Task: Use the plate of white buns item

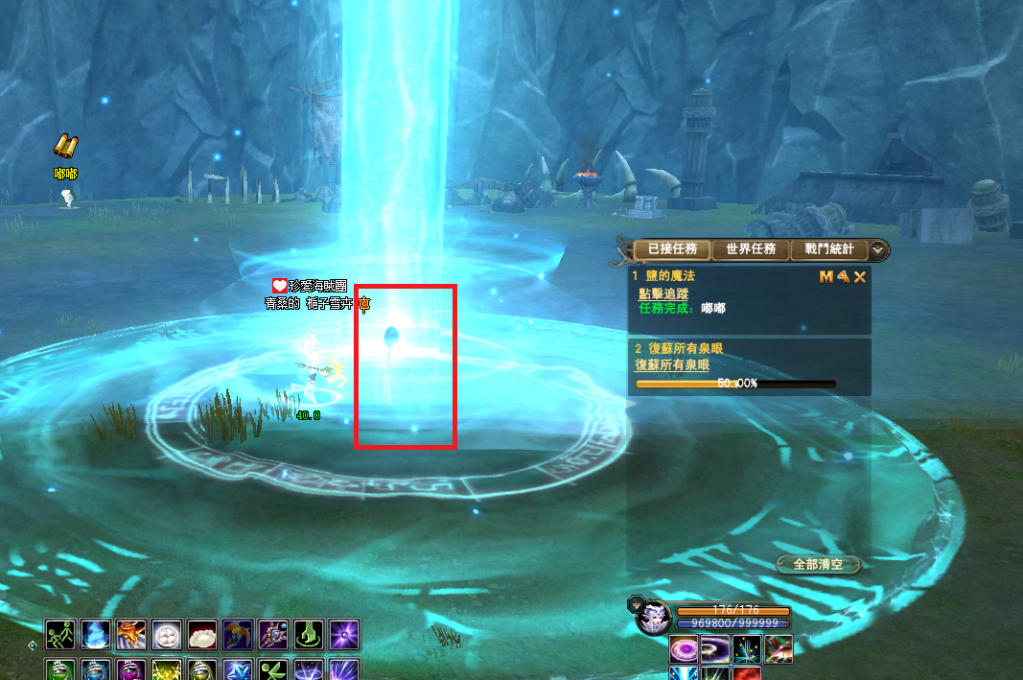Action: pyautogui.click(x=167, y=635)
